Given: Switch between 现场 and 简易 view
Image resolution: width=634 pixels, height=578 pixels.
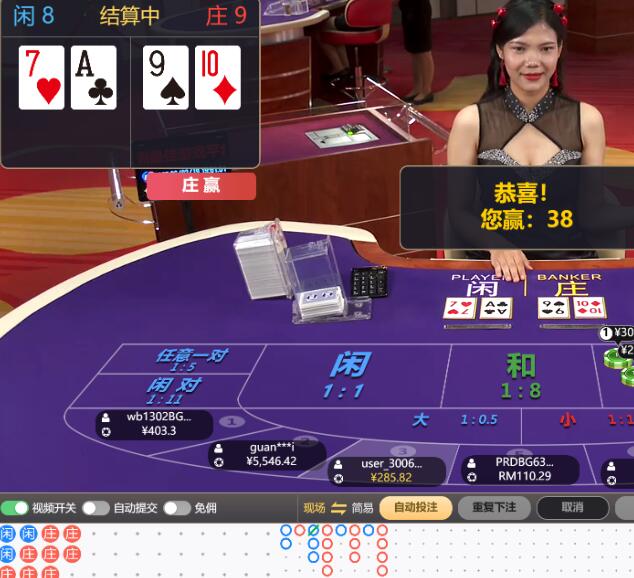Looking at the screenshot, I should click(338, 508).
